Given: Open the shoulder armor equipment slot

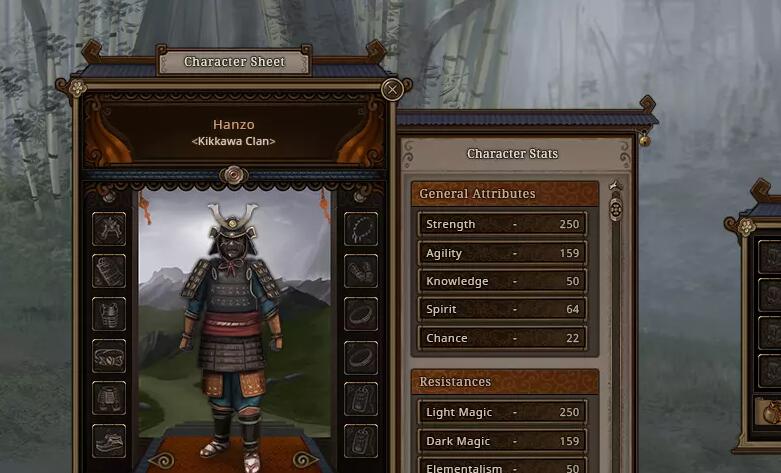Looking at the screenshot, I should point(109,271).
